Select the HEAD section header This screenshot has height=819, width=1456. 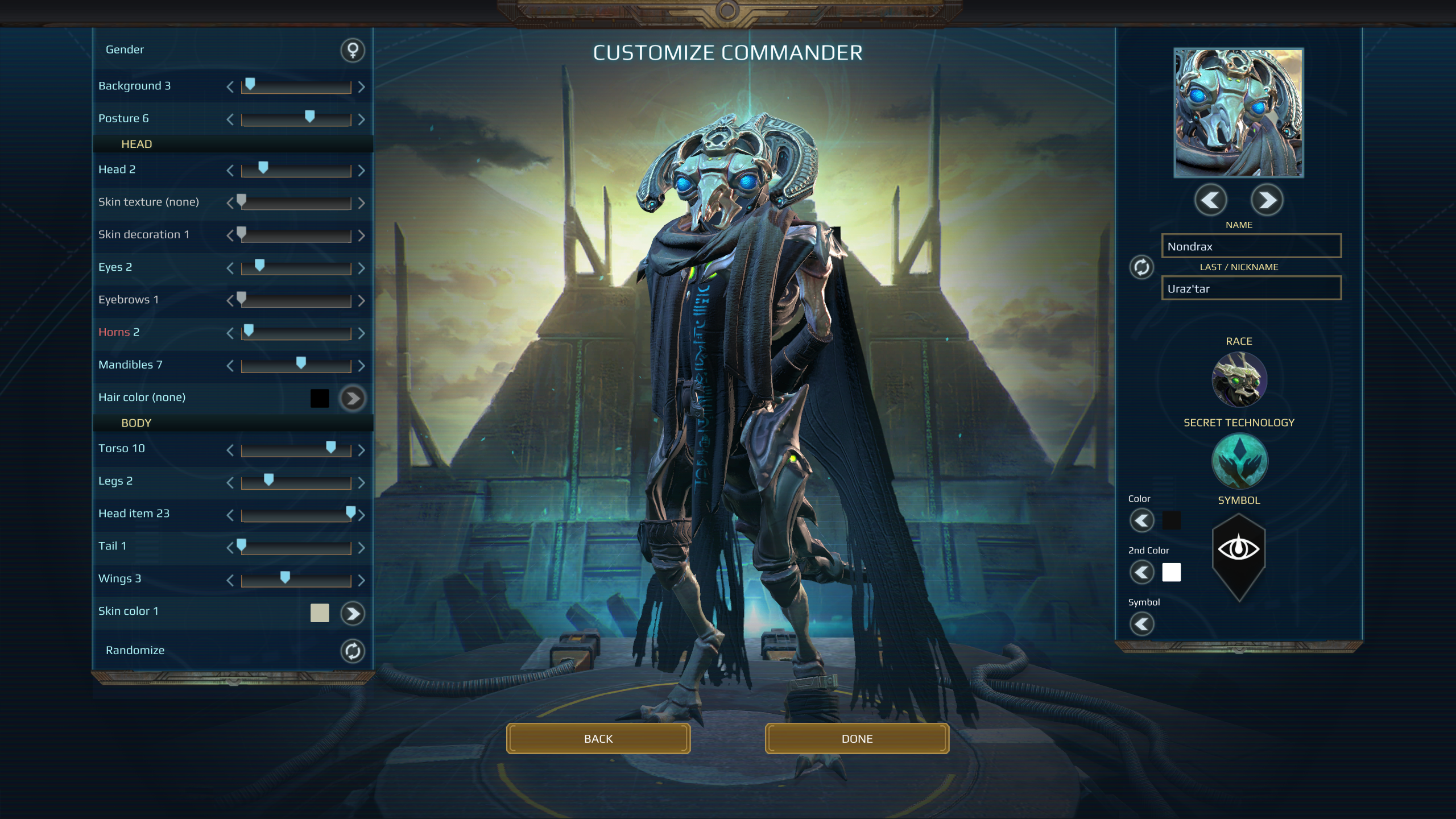pyautogui.click(x=136, y=144)
